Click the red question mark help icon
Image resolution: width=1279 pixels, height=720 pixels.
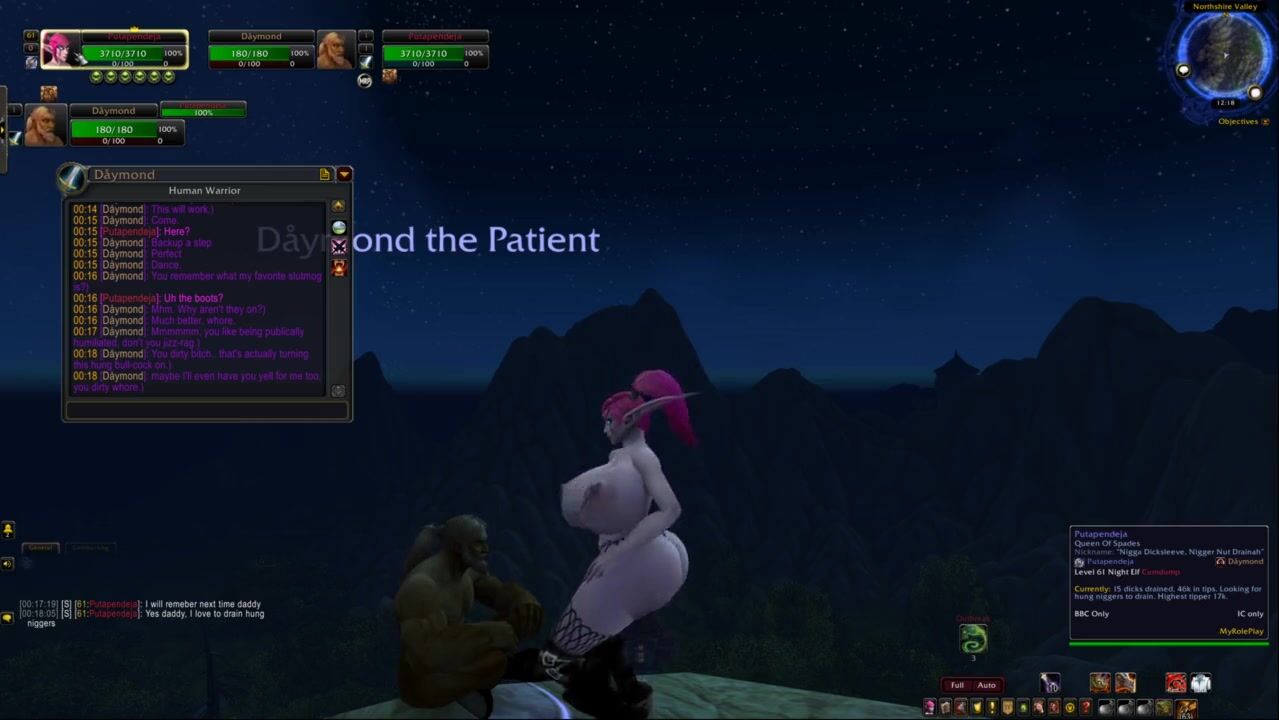(x=1086, y=708)
